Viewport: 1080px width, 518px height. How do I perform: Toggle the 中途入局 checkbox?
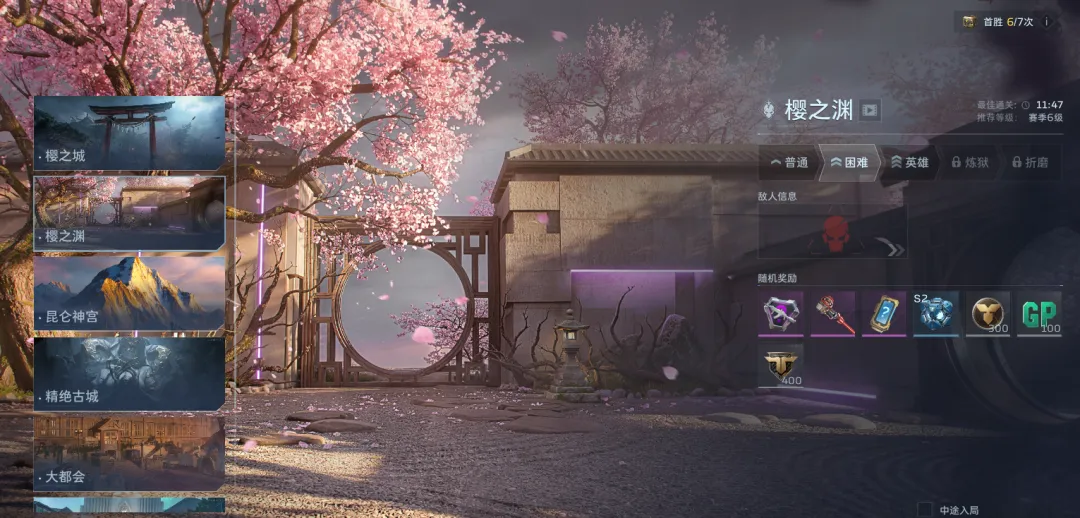pyautogui.click(x=925, y=510)
